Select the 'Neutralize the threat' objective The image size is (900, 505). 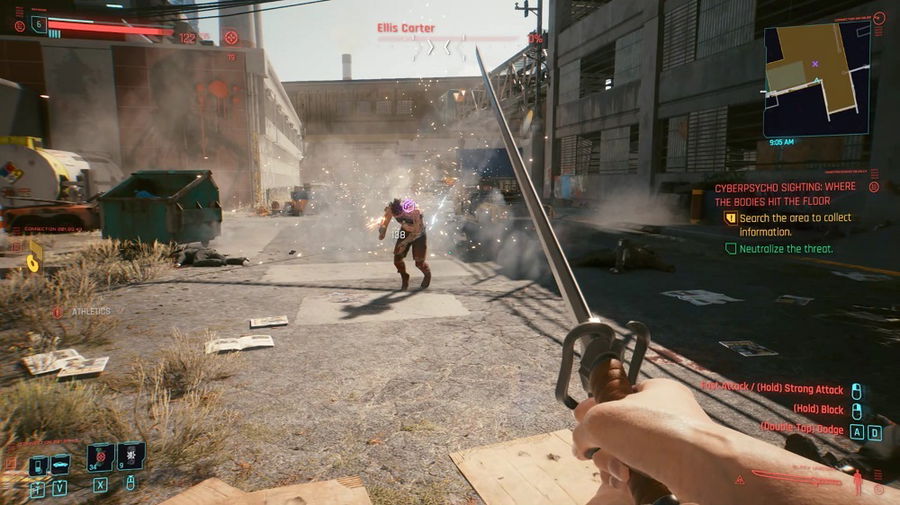(x=785, y=248)
